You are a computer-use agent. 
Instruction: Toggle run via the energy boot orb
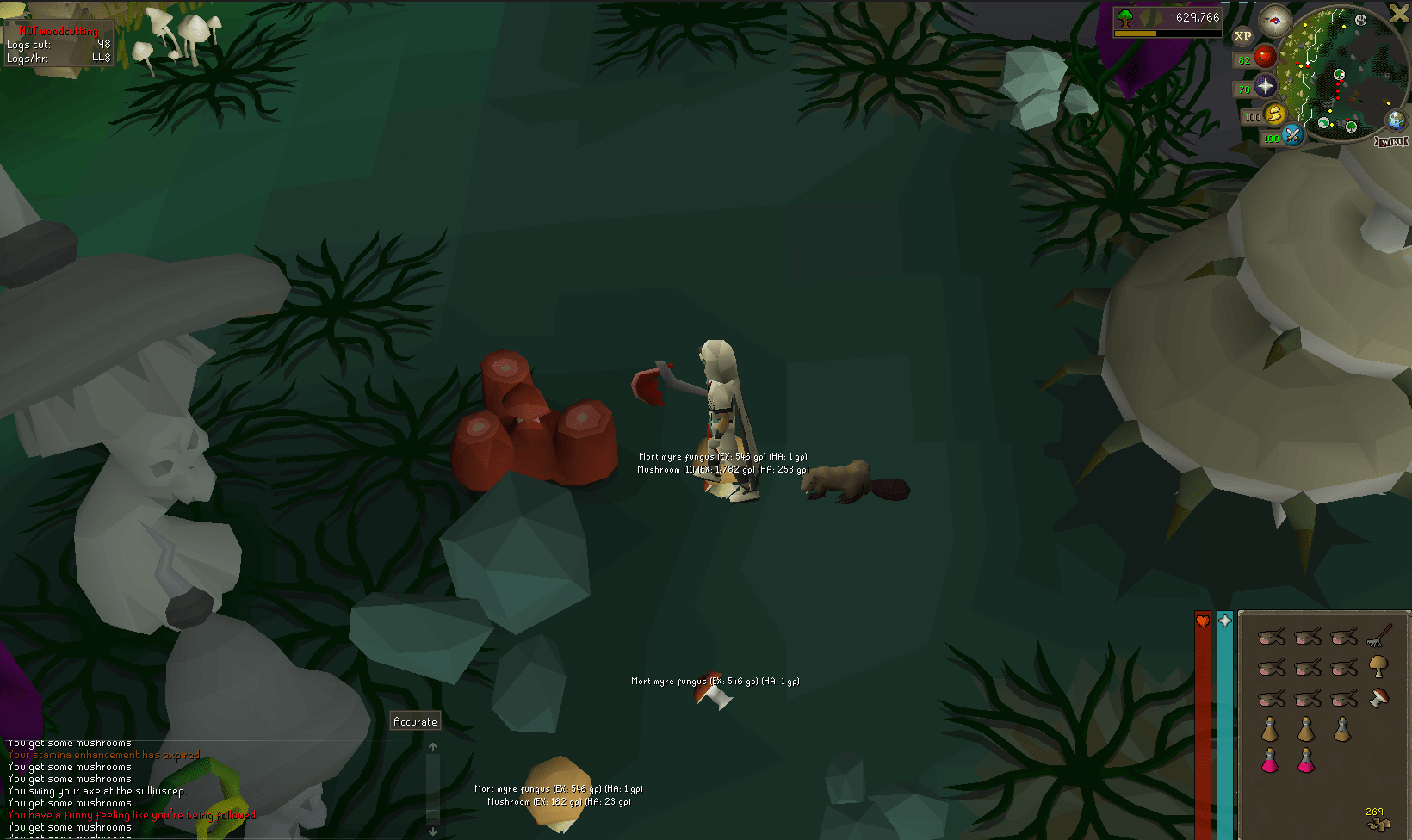coord(1273,114)
